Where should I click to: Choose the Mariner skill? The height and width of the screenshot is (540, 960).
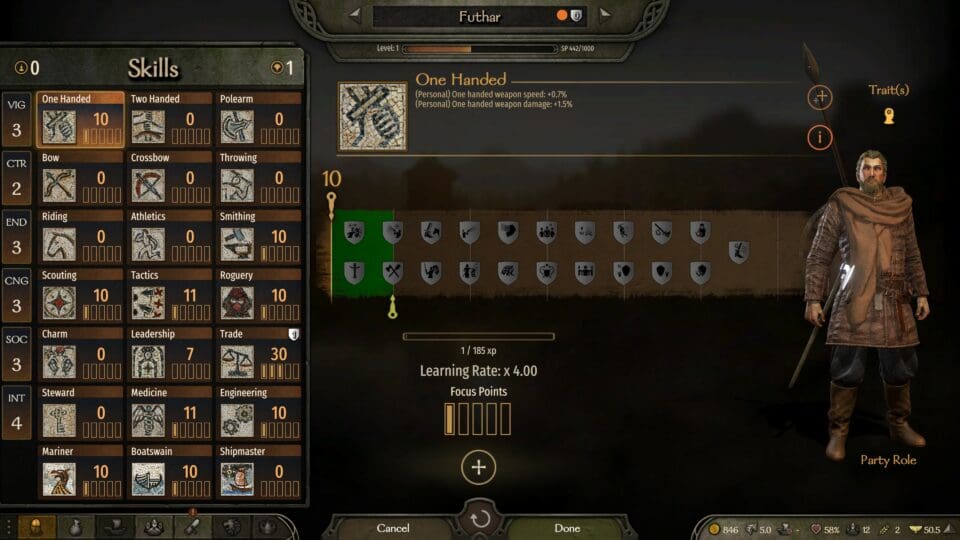pyautogui.click(x=81, y=471)
